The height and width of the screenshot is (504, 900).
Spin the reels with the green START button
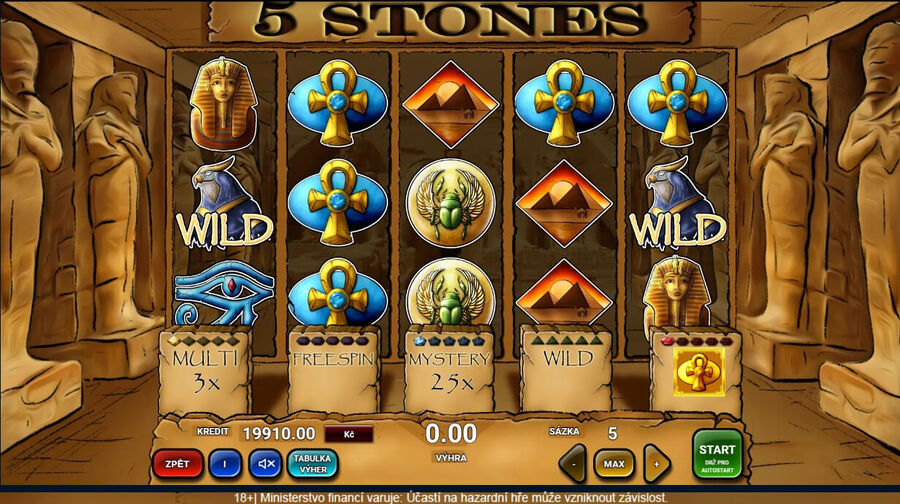click(x=717, y=455)
